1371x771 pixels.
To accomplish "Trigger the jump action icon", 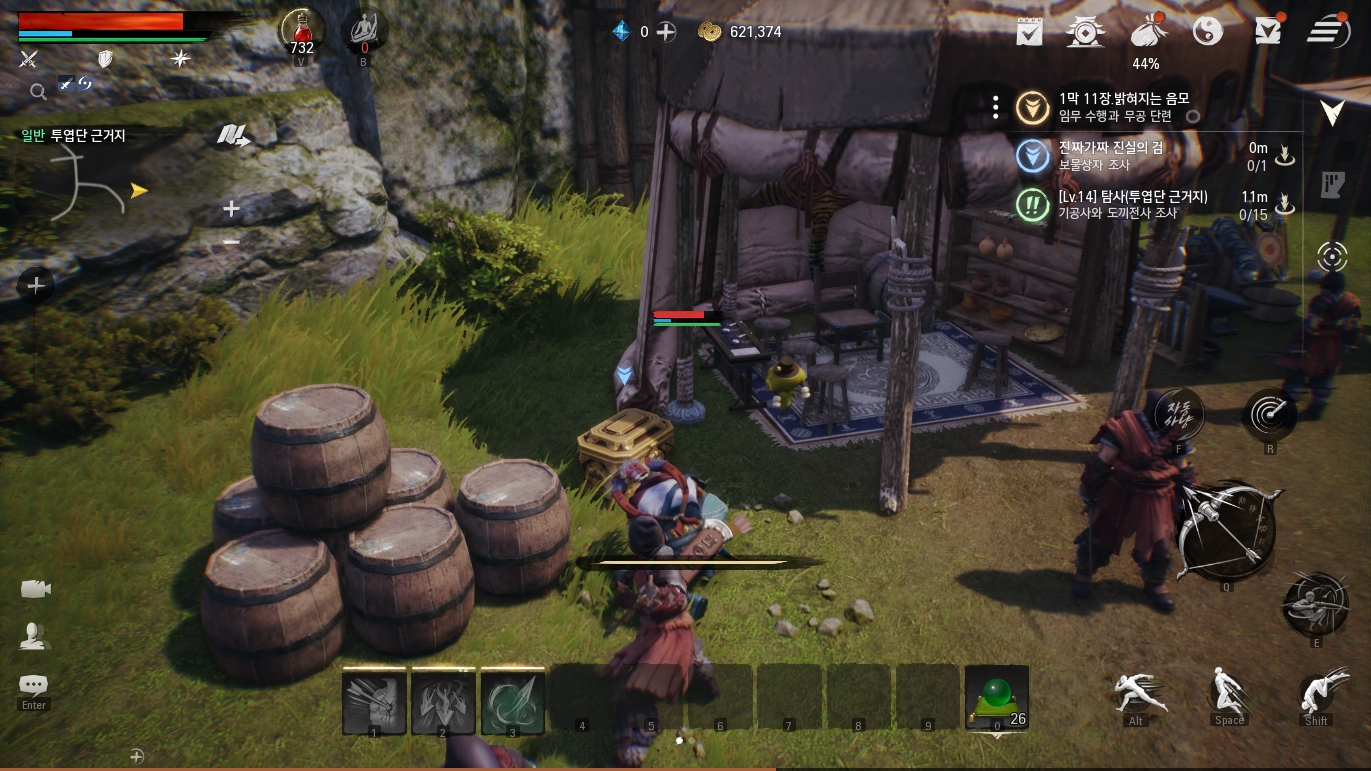I will 1228,691.
